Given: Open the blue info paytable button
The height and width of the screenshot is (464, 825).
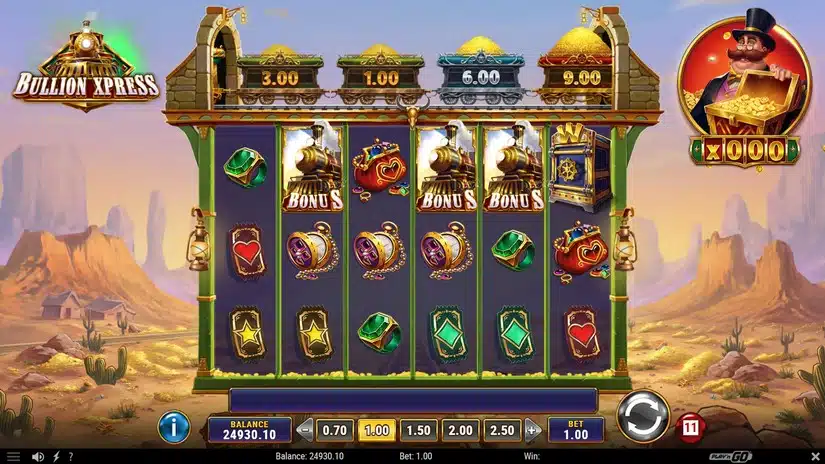Looking at the screenshot, I should tap(175, 429).
